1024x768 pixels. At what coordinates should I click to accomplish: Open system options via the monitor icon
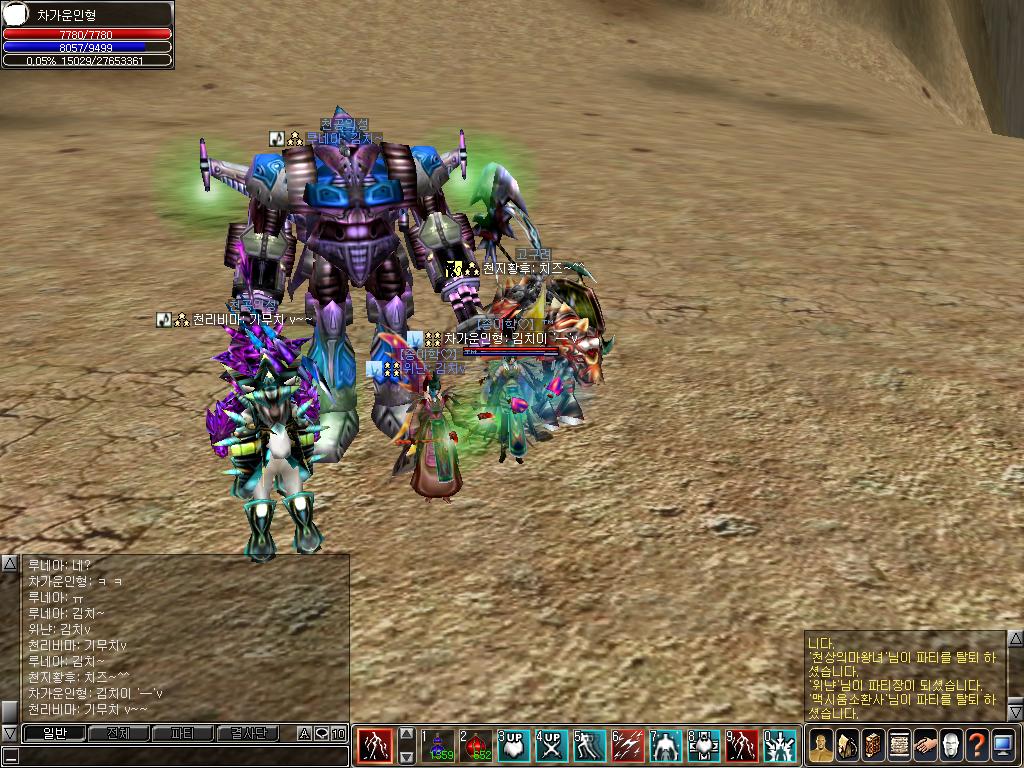1002,745
